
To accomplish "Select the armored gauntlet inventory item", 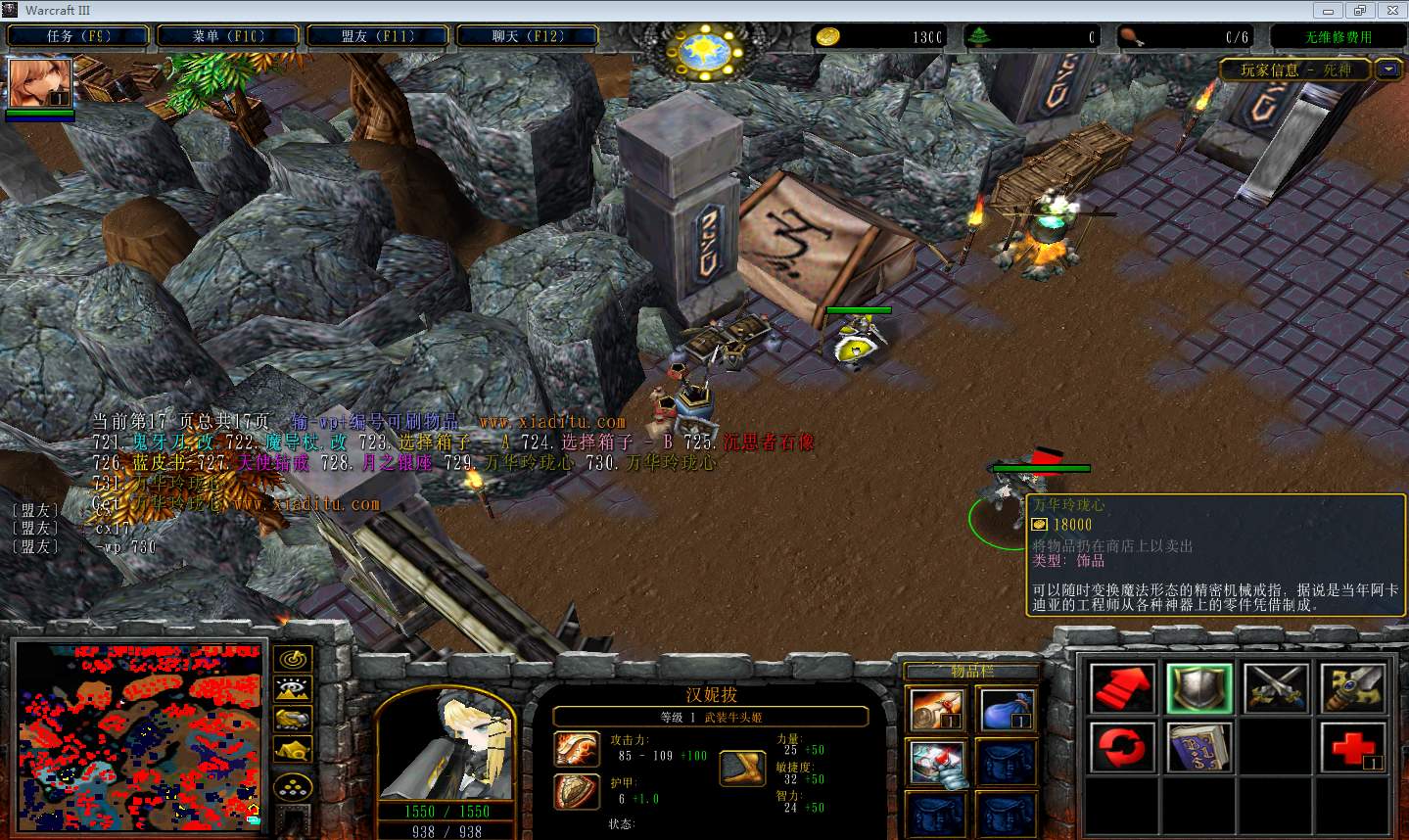I will click(935, 764).
